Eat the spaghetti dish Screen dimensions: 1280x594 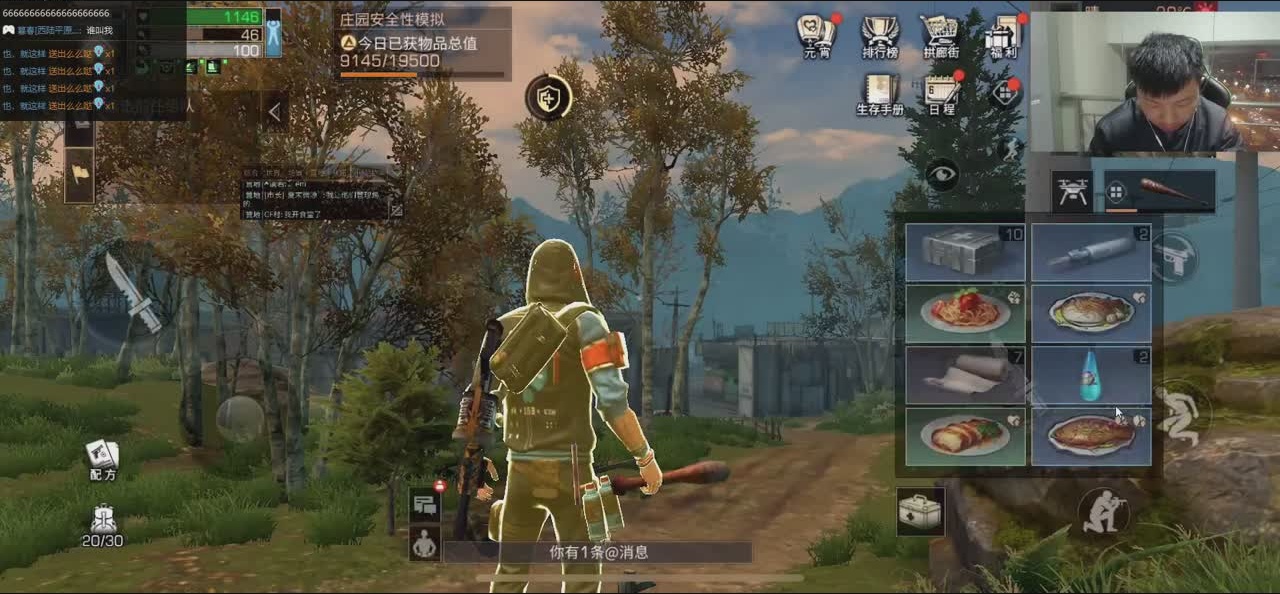pyautogui.click(x=965, y=313)
